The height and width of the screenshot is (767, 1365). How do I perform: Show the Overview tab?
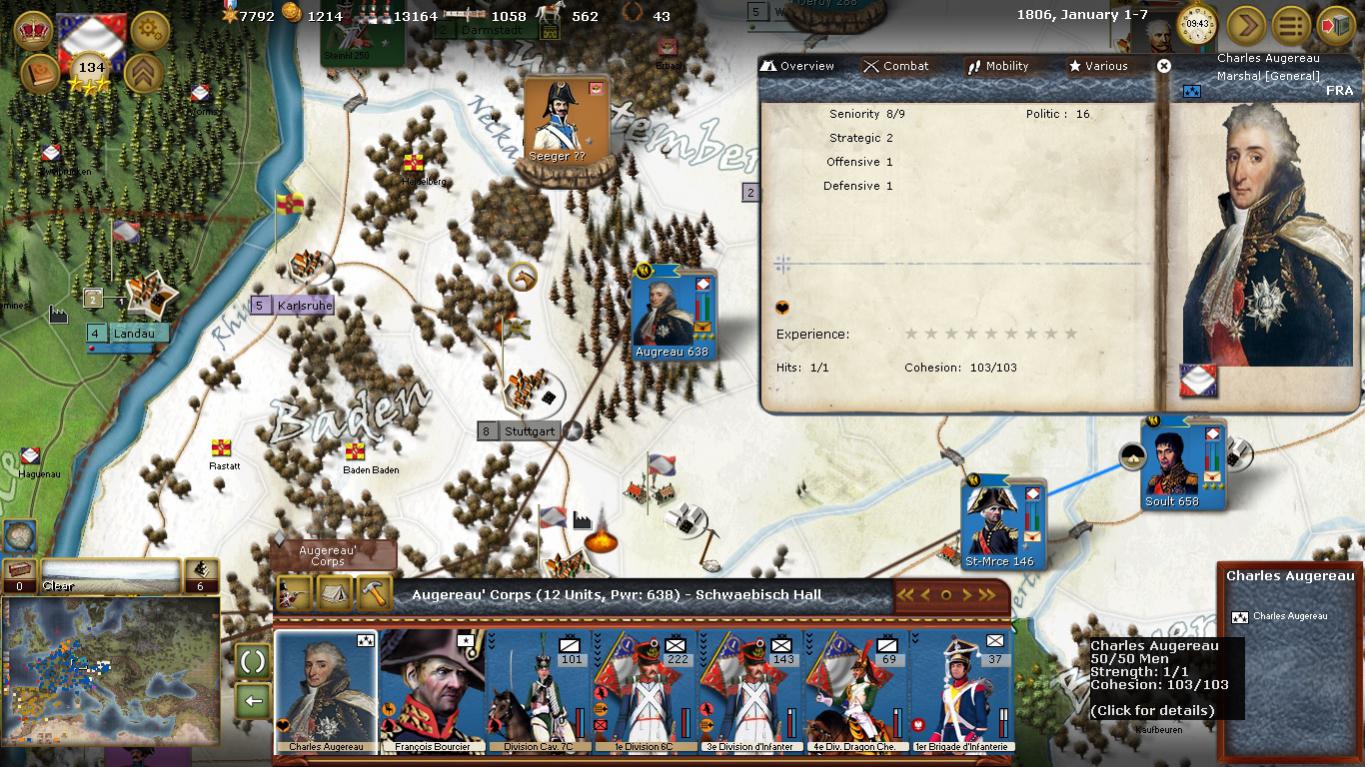tap(797, 66)
